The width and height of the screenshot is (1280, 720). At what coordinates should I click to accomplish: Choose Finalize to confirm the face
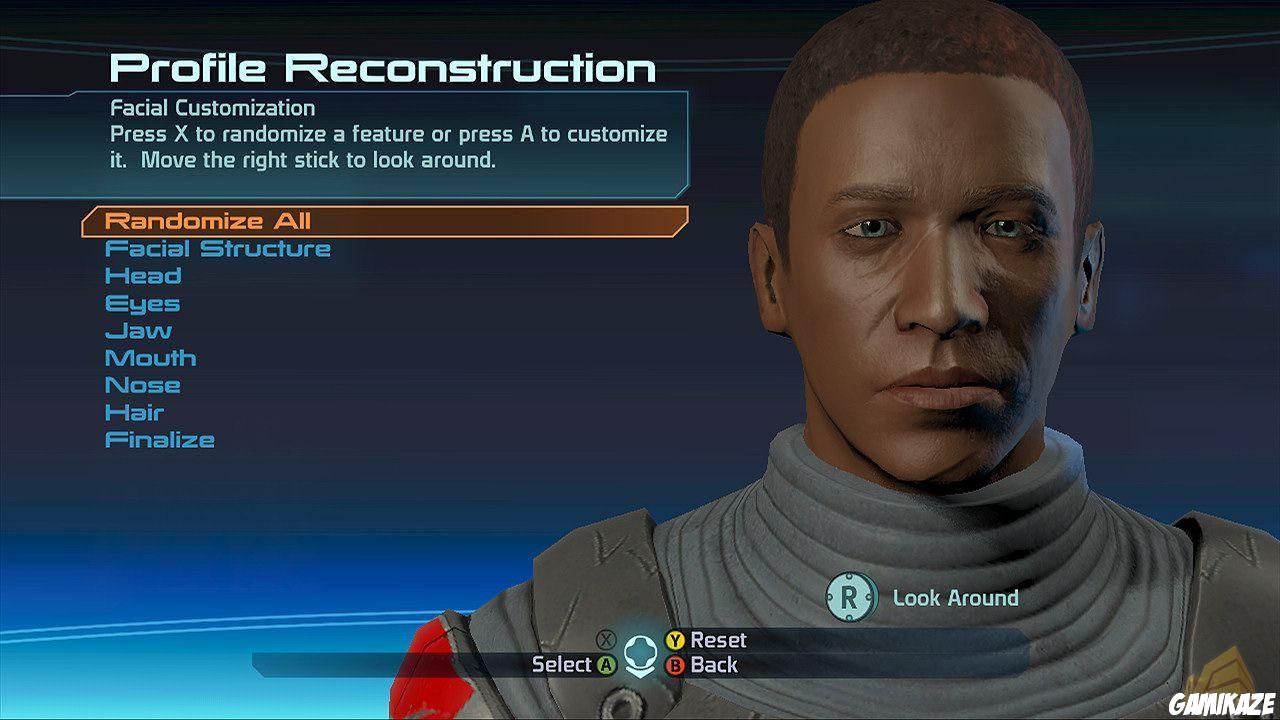(161, 438)
